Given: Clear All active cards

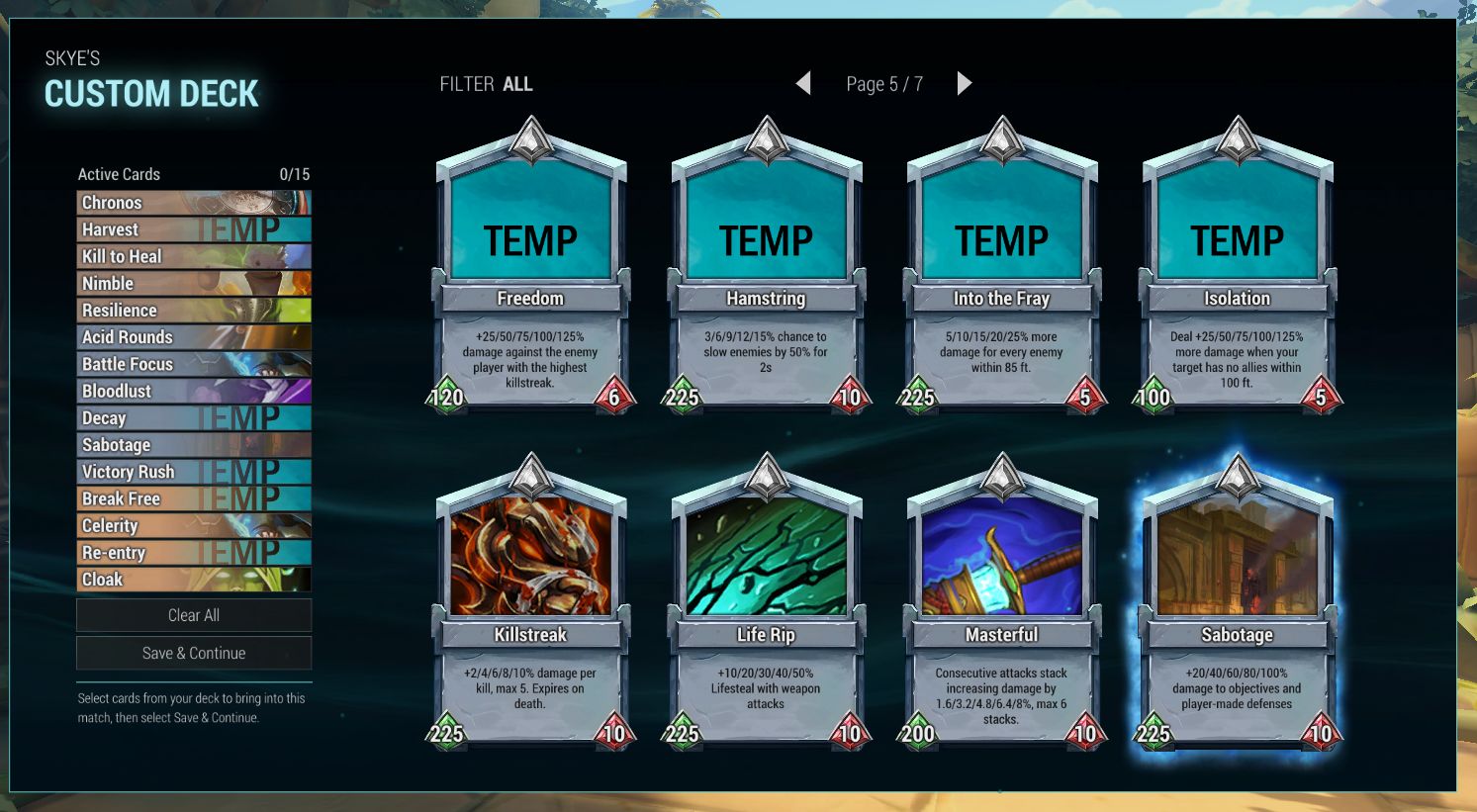Looking at the screenshot, I should 194,615.
